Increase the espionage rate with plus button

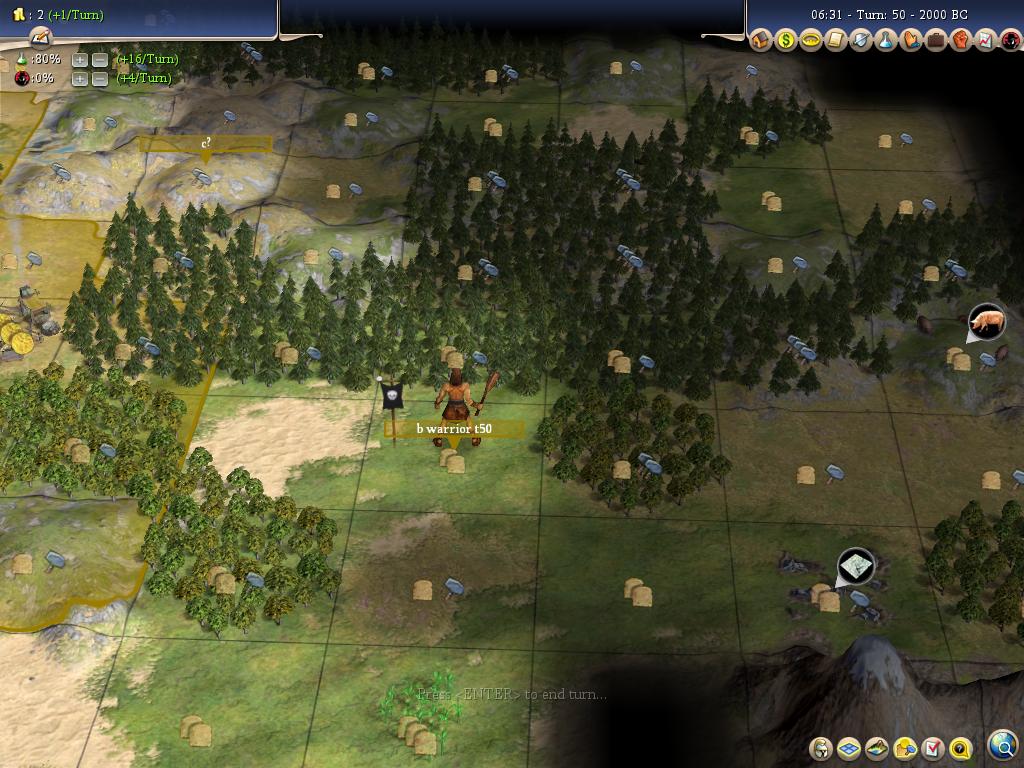pos(80,79)
